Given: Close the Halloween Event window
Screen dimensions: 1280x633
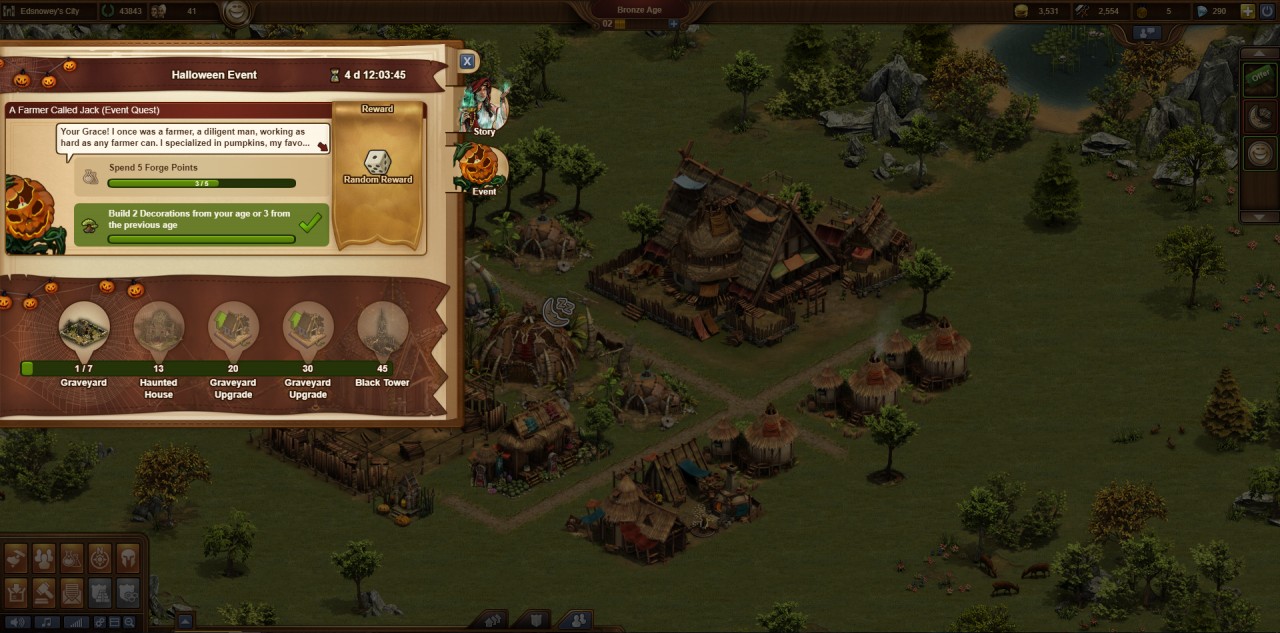Looking at the screenshot, I should click(466, 61).
